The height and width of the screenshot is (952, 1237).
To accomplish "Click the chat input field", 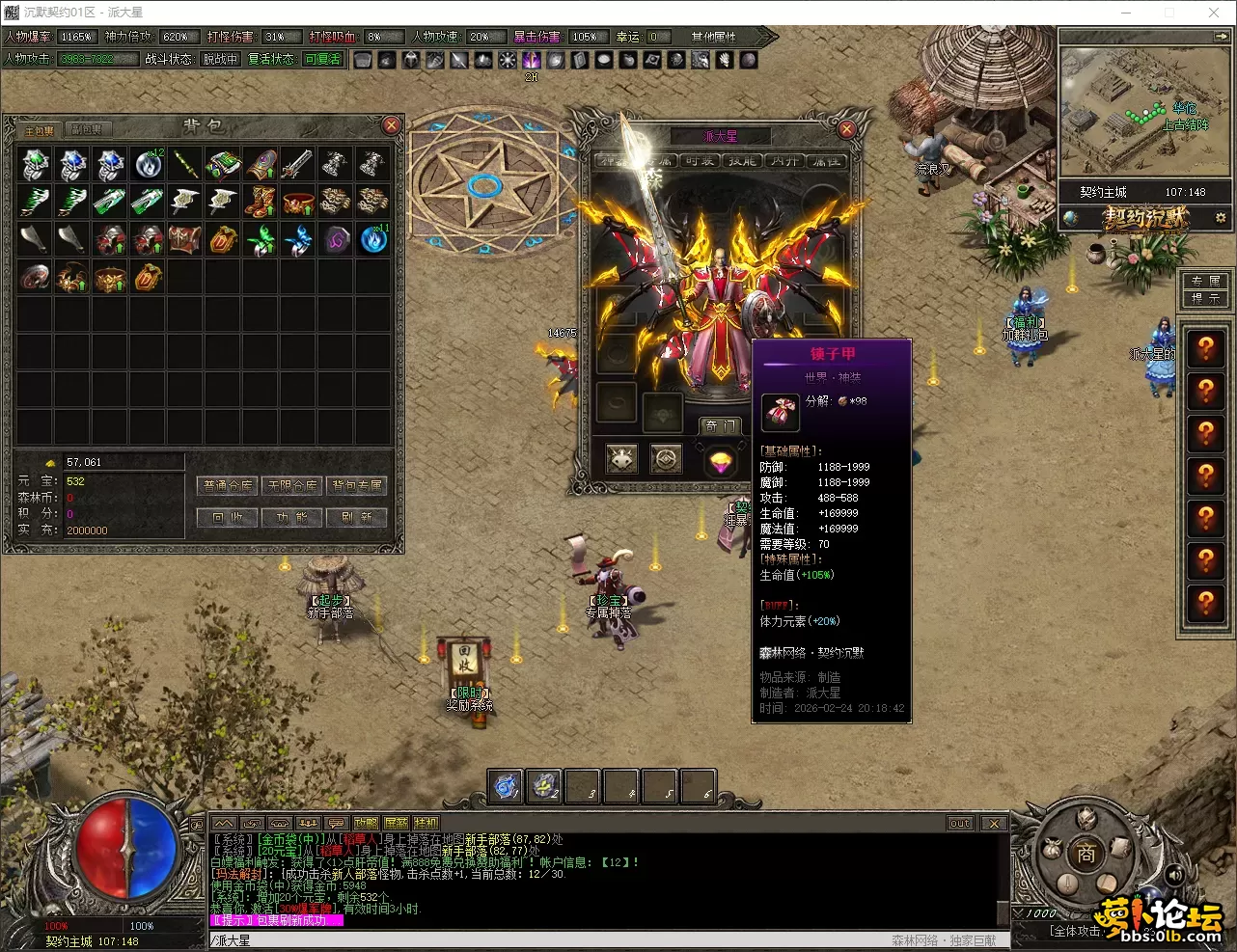I will (540, 940).
